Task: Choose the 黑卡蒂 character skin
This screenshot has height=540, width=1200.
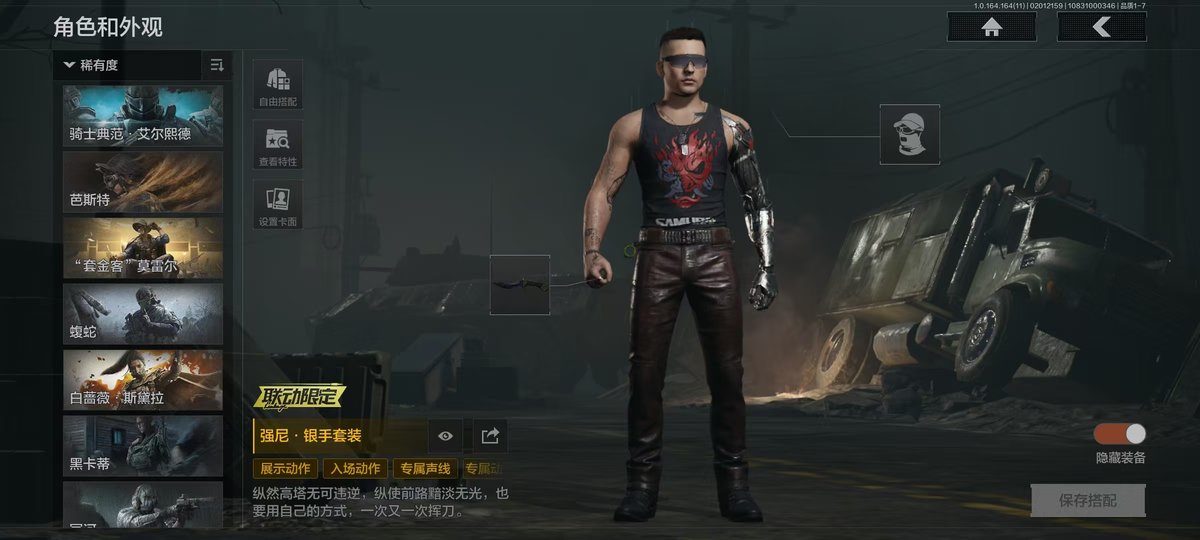Action: [143, 446]
